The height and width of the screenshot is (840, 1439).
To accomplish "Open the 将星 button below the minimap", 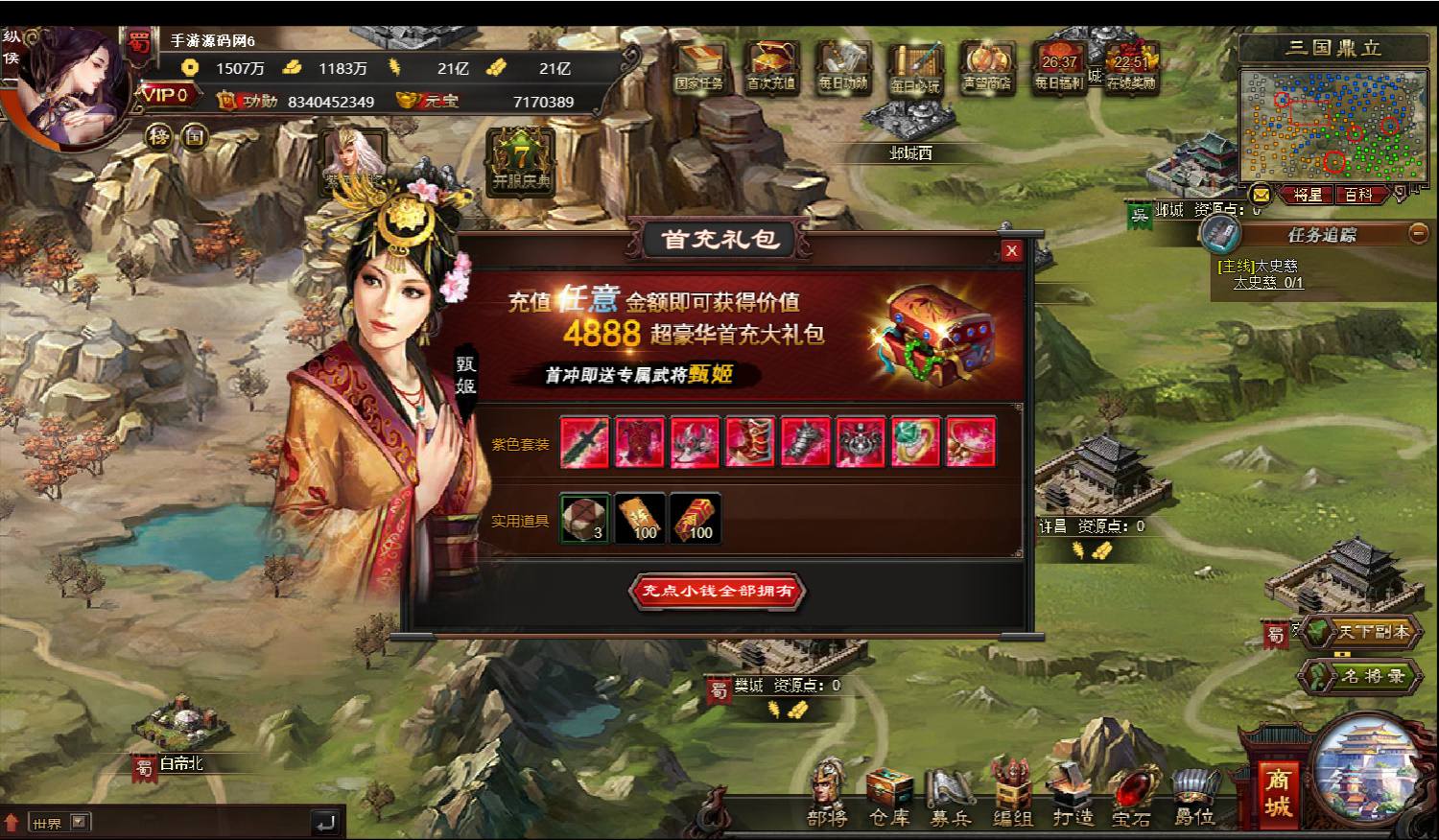I will point(1308,195).
